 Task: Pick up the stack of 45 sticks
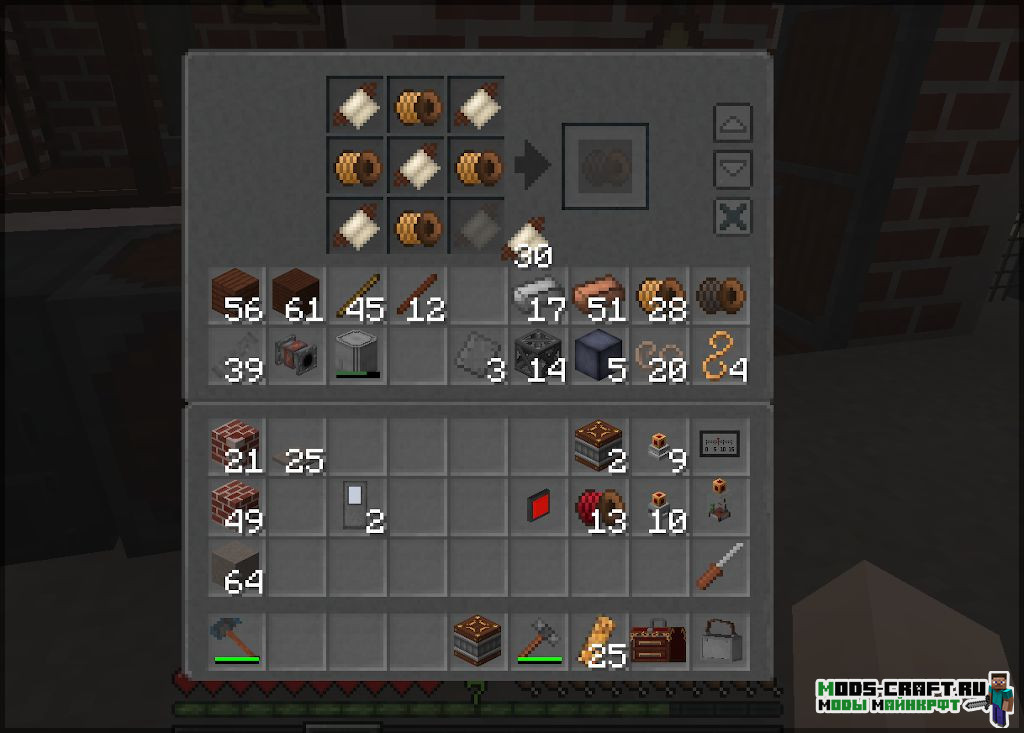click(x=356, y=296)
